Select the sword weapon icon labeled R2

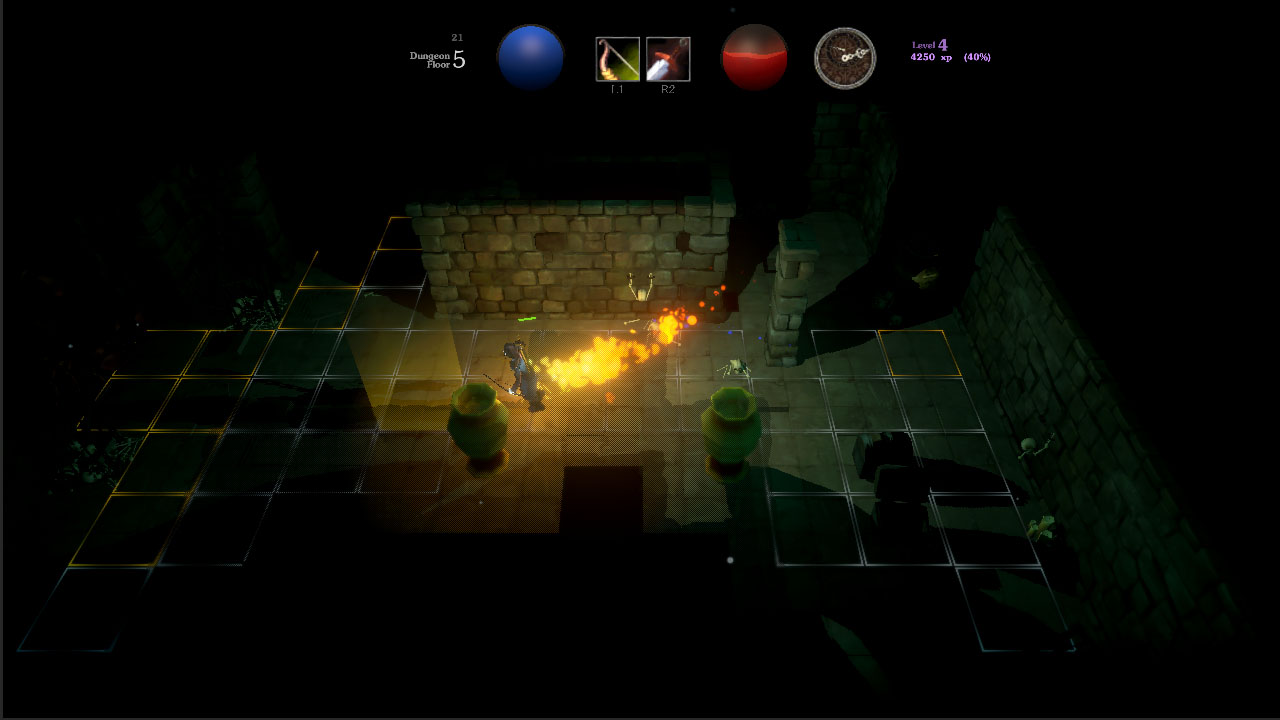[x=668, y=58]
